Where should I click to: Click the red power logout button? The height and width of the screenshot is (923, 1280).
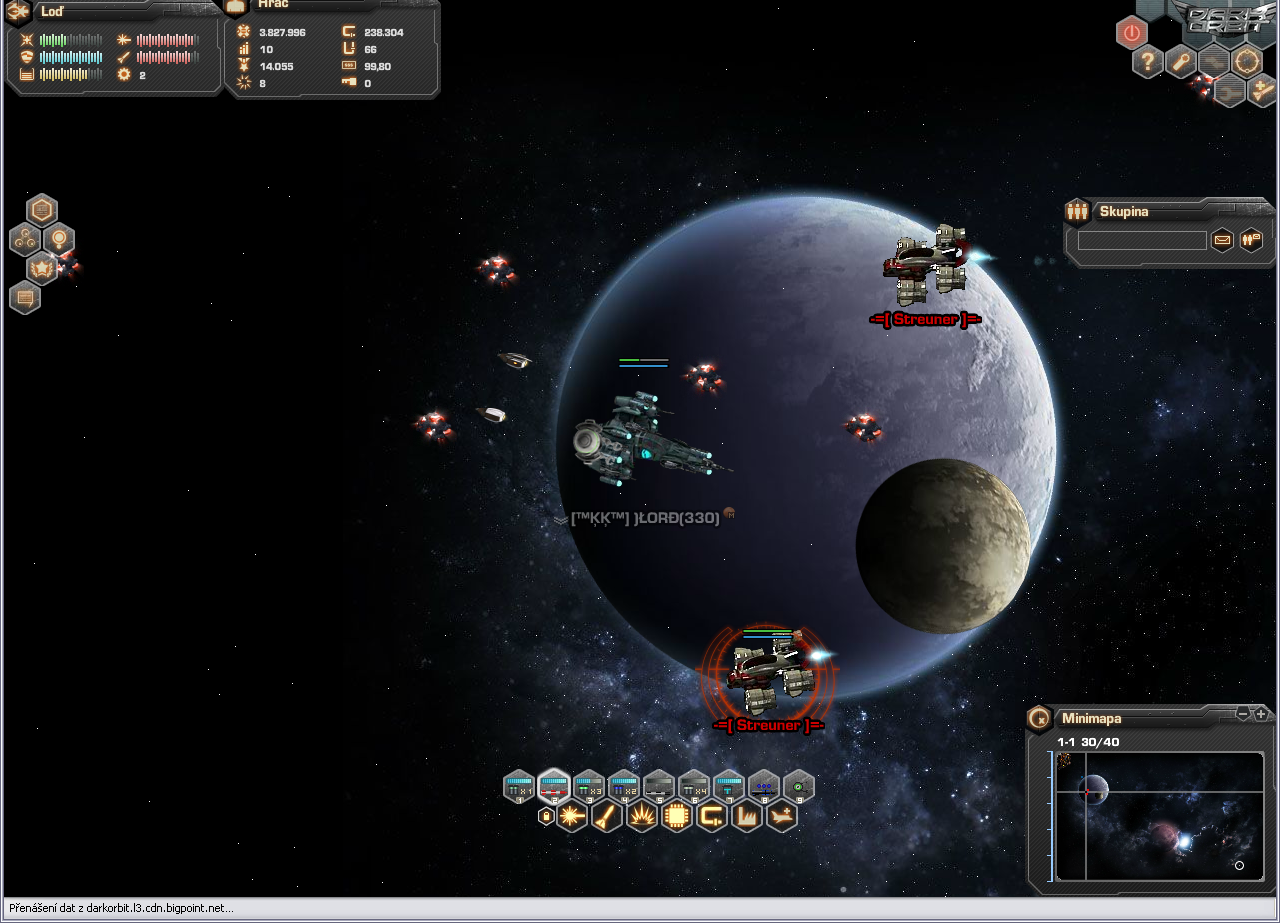[x=1131, y=32]
